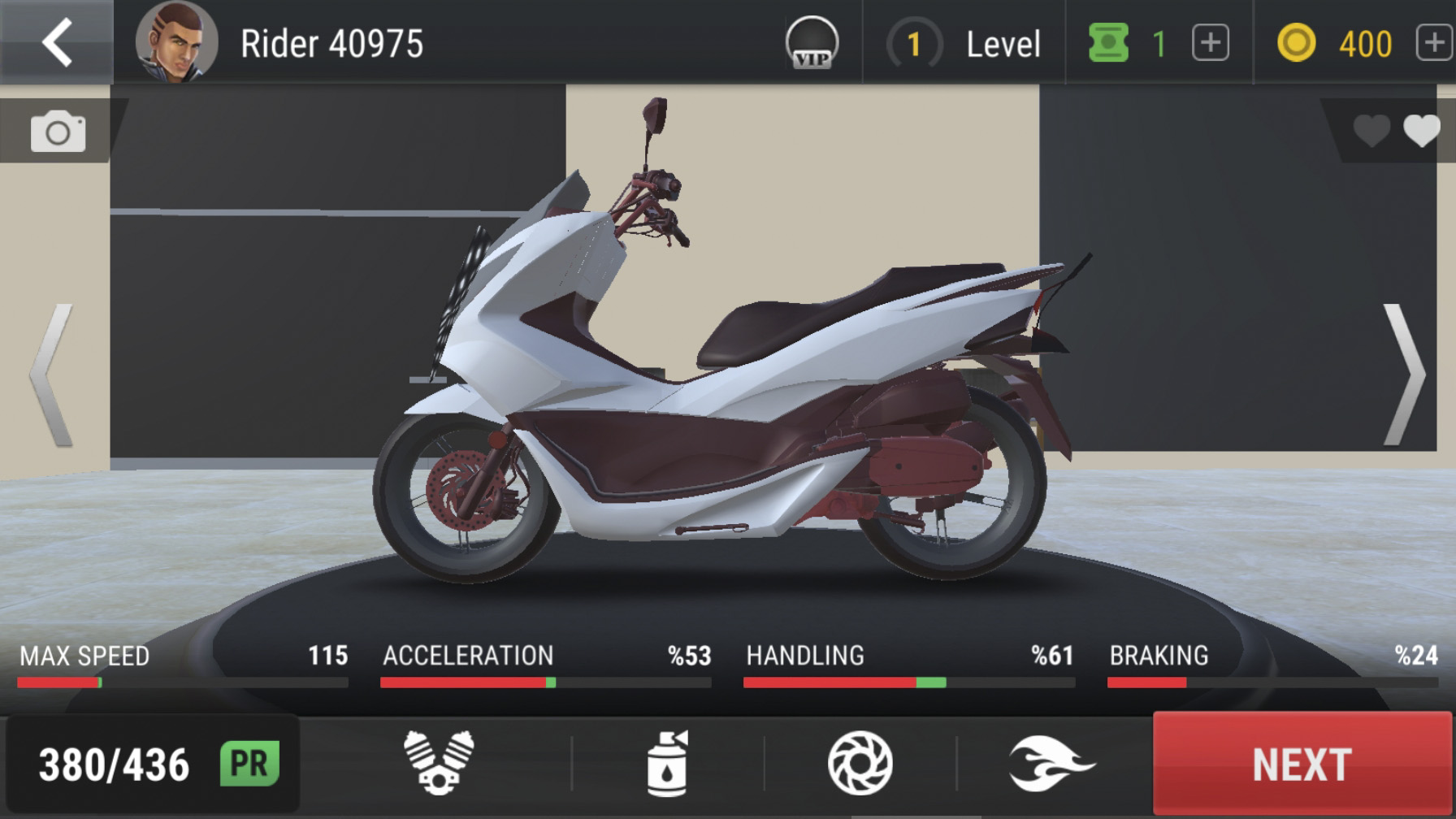Screen dimensions: 1456x819
Task: Select the green PR performance rating badge
Action: click(249, 764)
